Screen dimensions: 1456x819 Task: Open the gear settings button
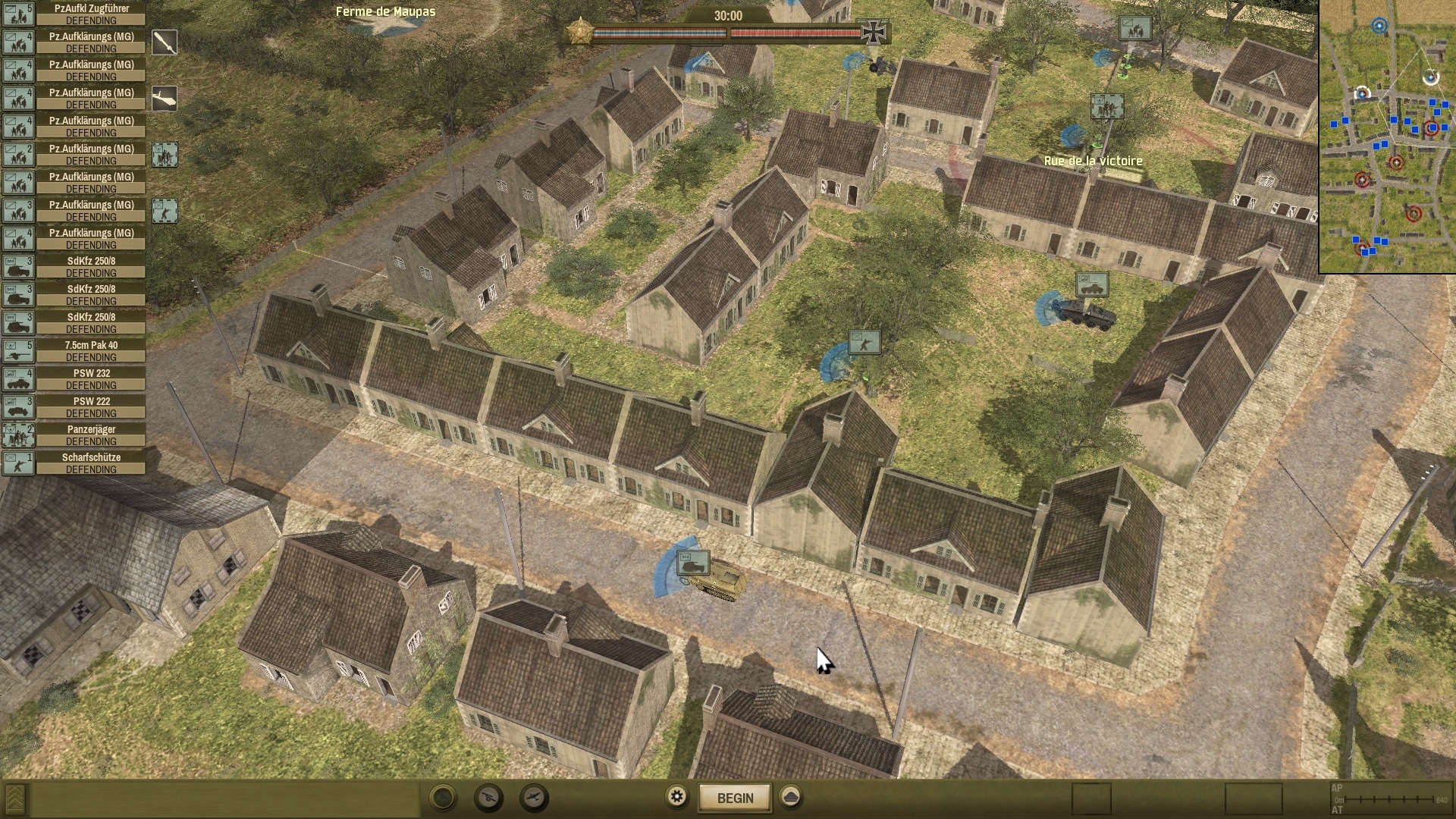(676, 797)
